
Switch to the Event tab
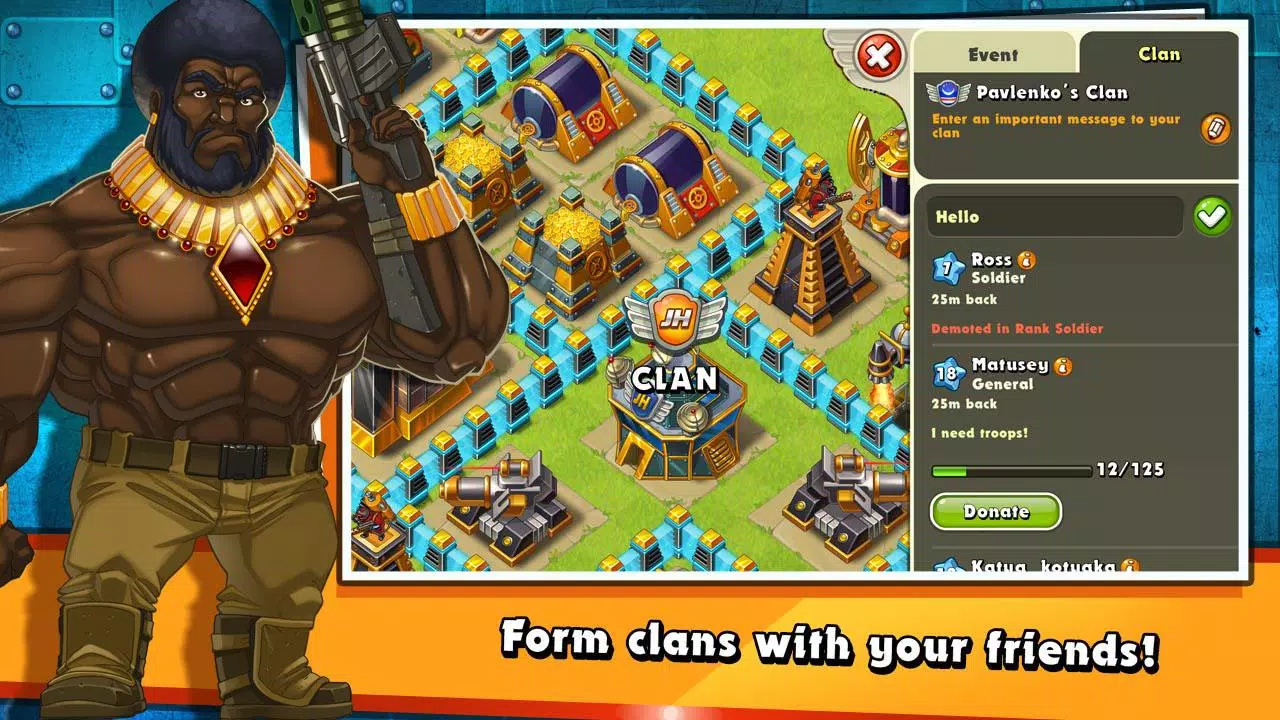(x=994, y=55)
